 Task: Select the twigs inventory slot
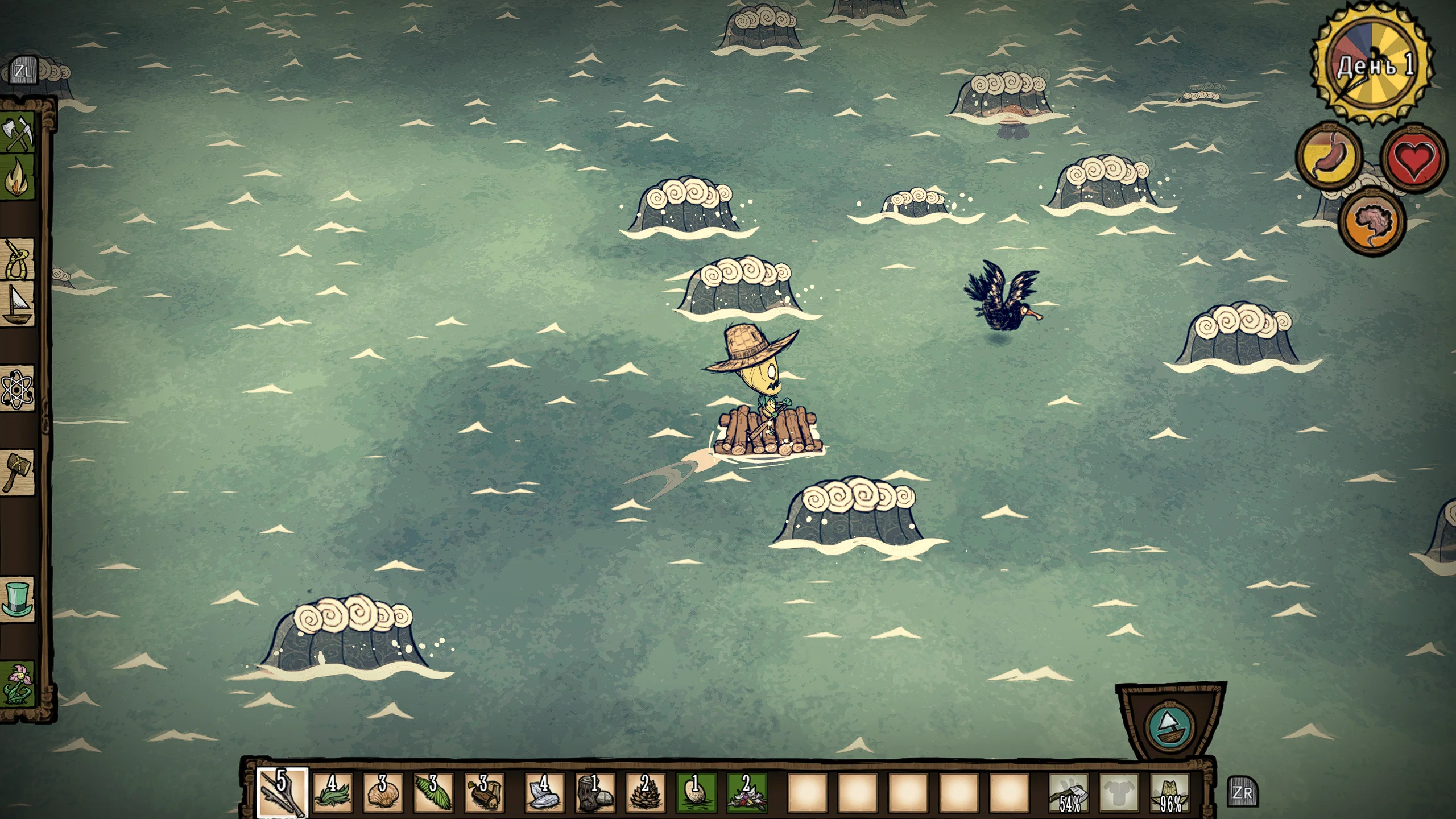point(282,792)
